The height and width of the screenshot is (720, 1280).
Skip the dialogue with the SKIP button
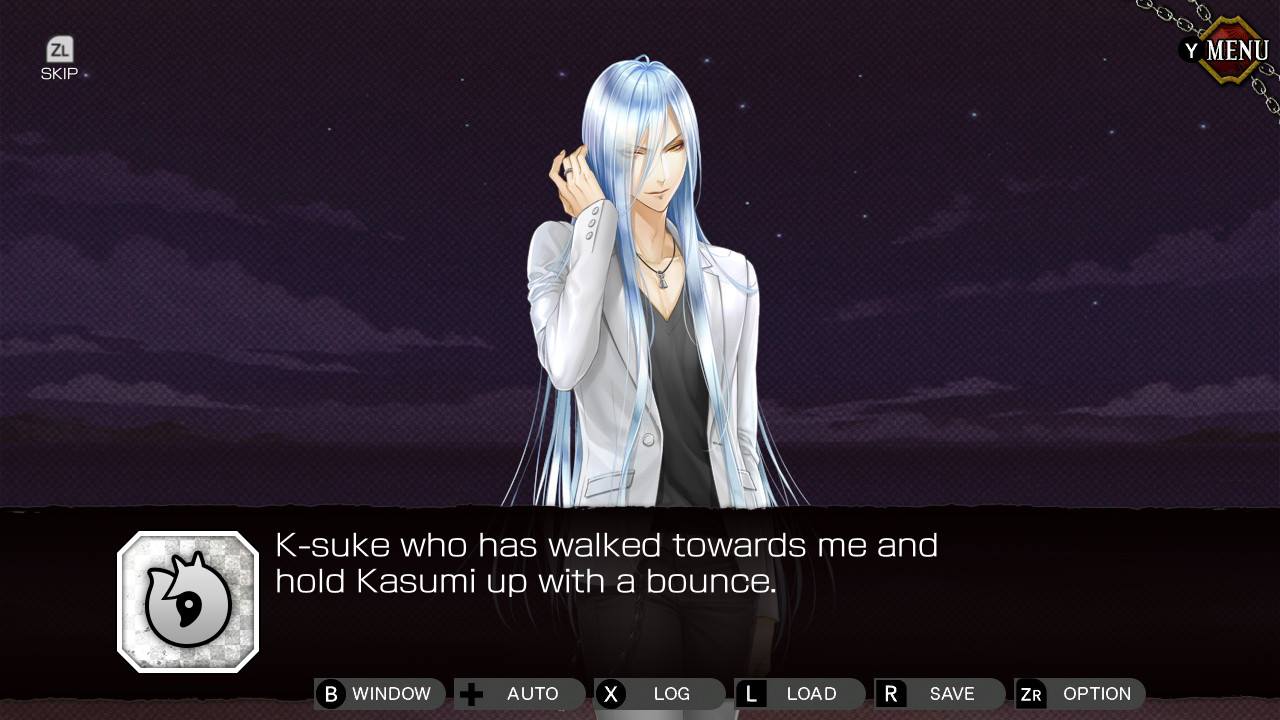coord(59,58)
